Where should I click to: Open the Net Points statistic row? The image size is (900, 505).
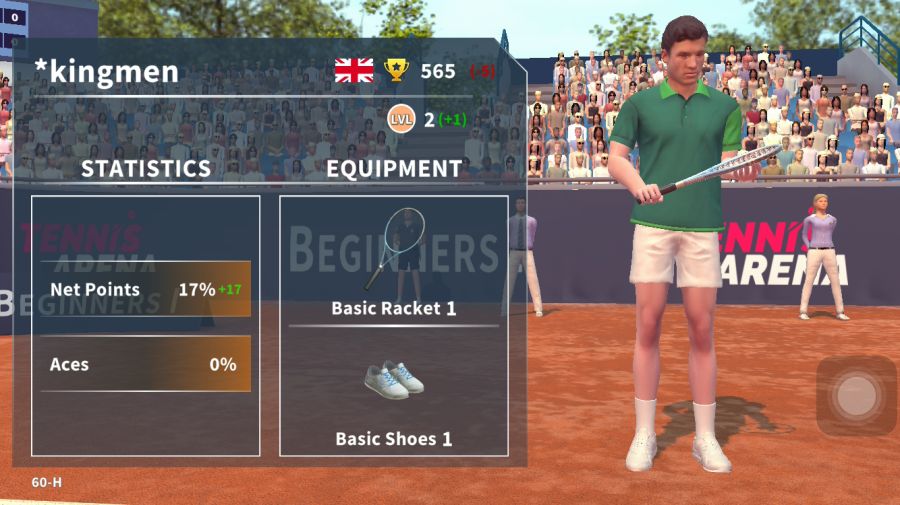point(146,290)
